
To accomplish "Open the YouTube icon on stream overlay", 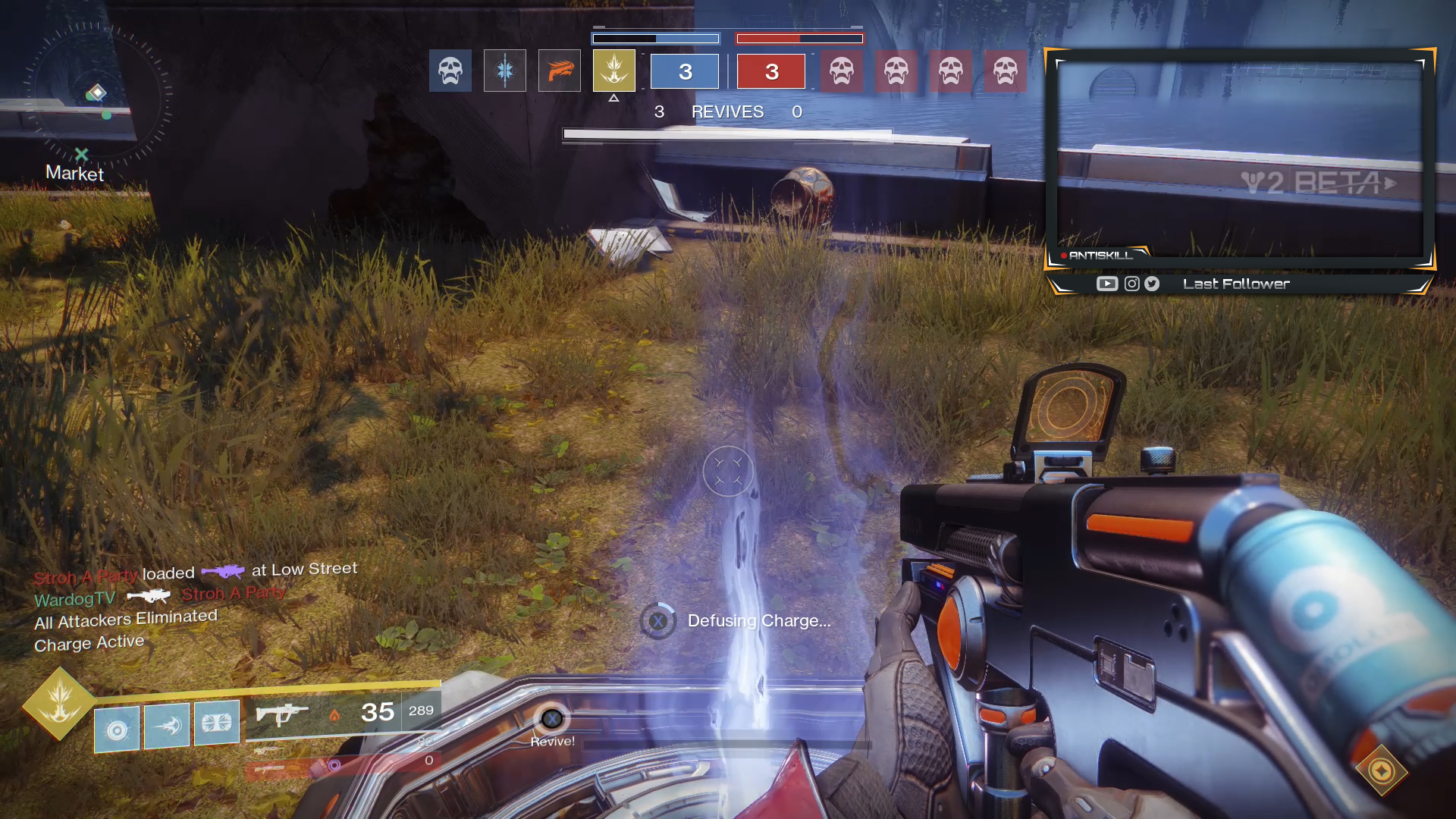I will tap(1107, 284).
